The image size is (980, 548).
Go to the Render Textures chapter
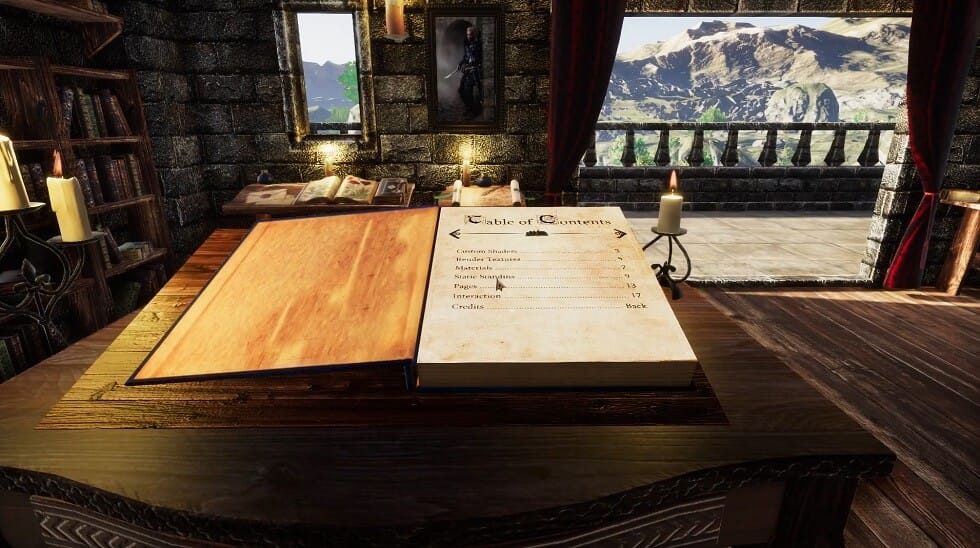[x=483, y=259]
